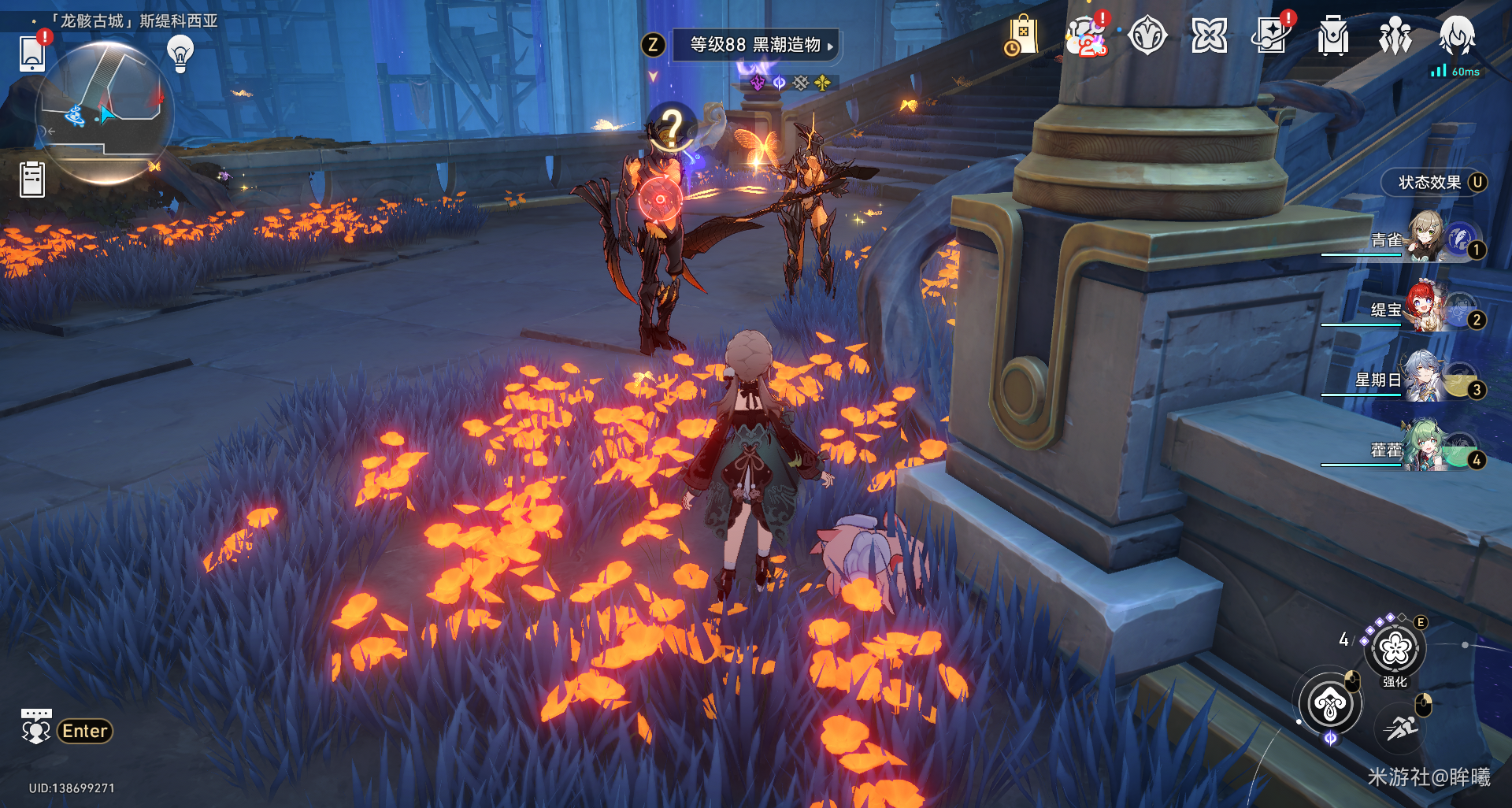
Task: Open the character portrait menu icon
Action: [1457, 36]
